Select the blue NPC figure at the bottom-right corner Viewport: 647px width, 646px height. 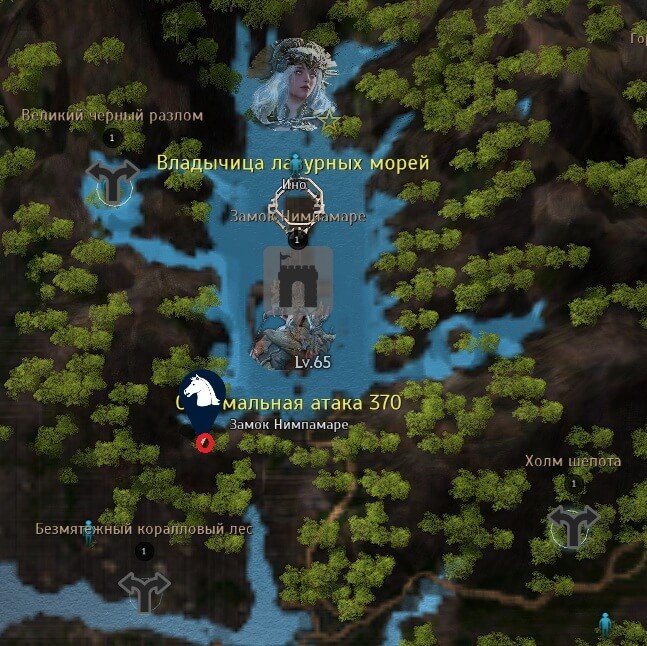point(604,626)
